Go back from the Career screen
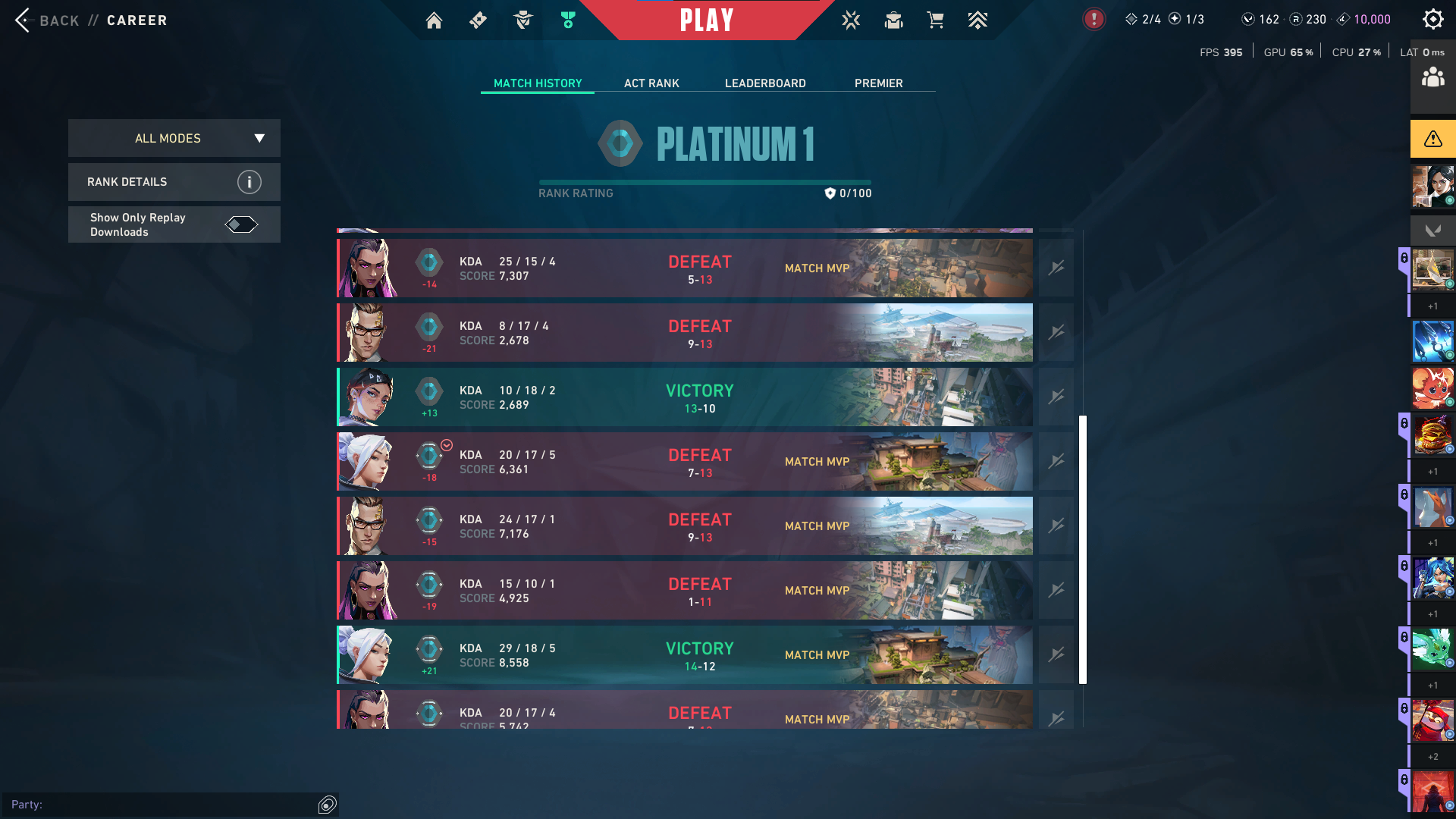 [45, 20]
